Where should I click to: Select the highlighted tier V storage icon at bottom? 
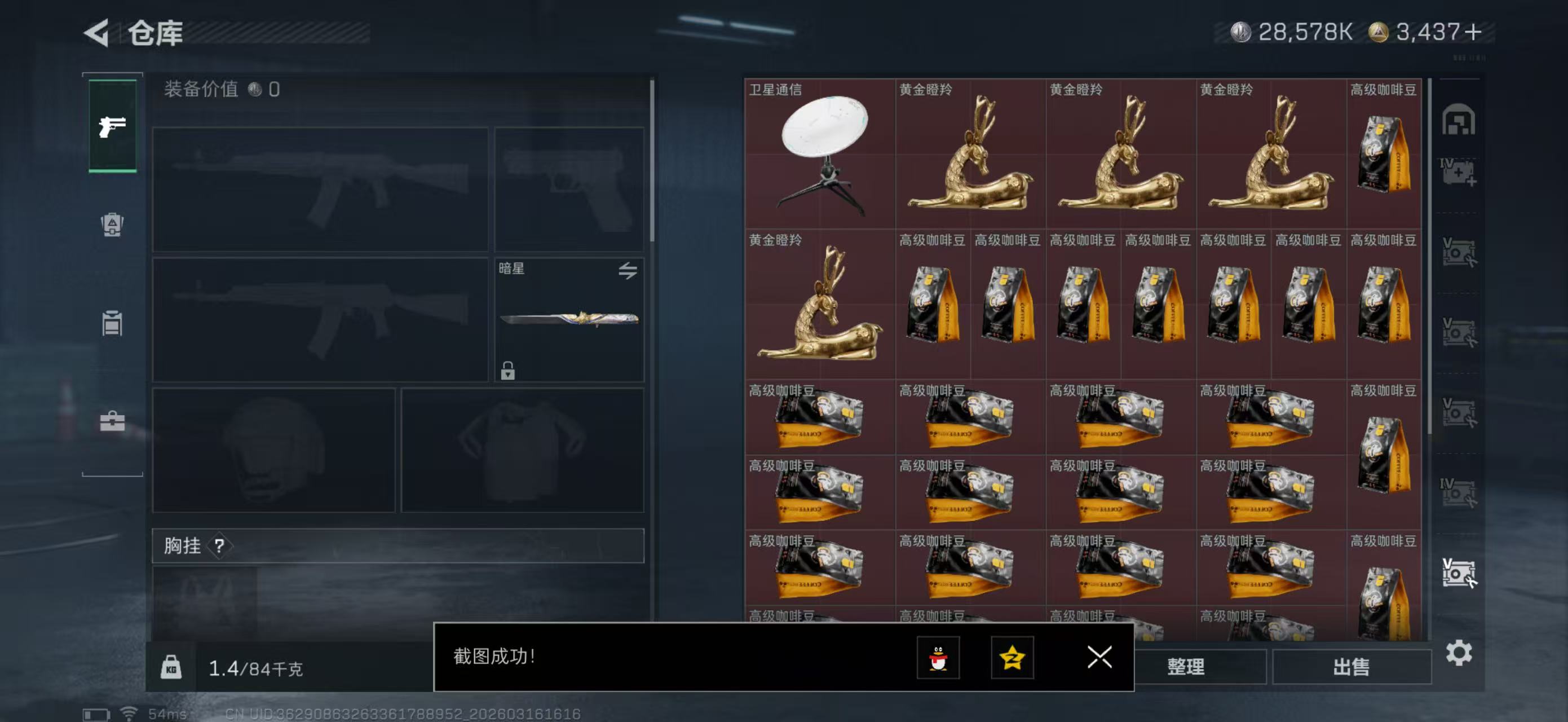[x=1460, y=573]
